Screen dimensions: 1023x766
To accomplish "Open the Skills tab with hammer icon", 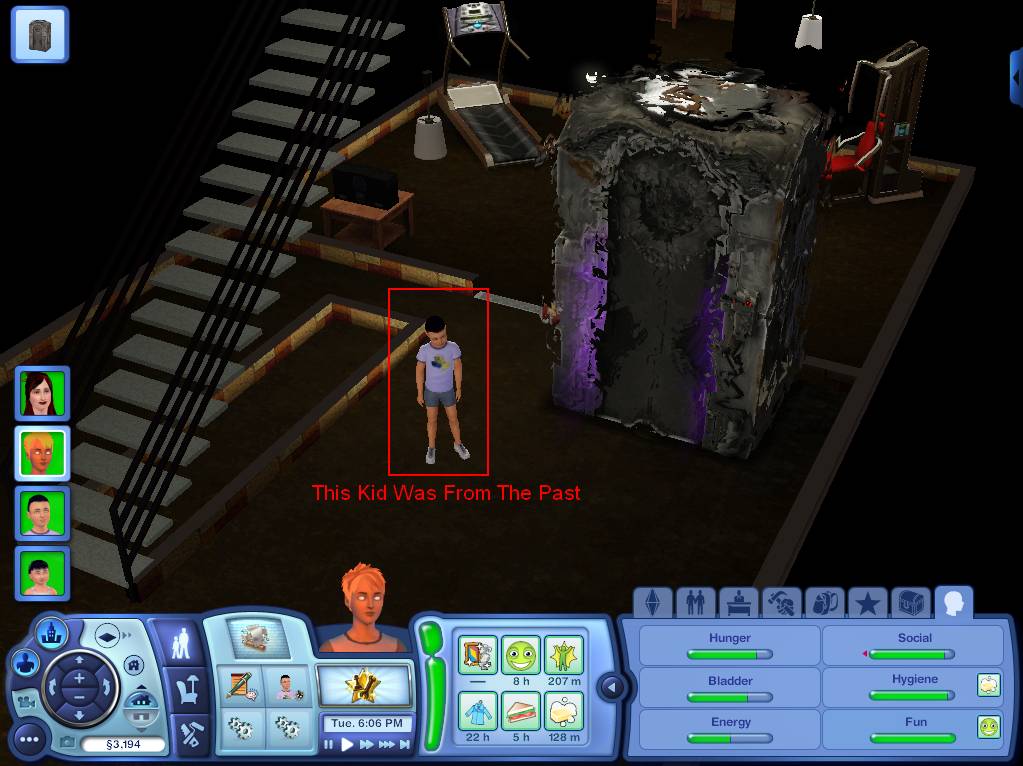I will click(780, 603).
